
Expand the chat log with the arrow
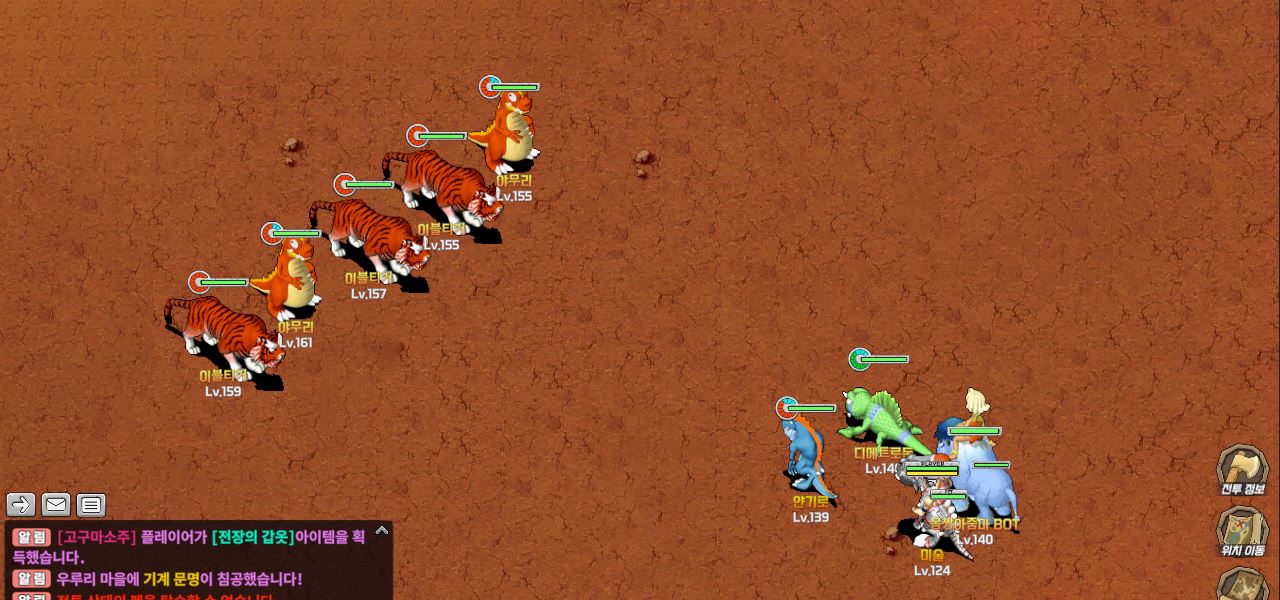(x=381, y=531)
